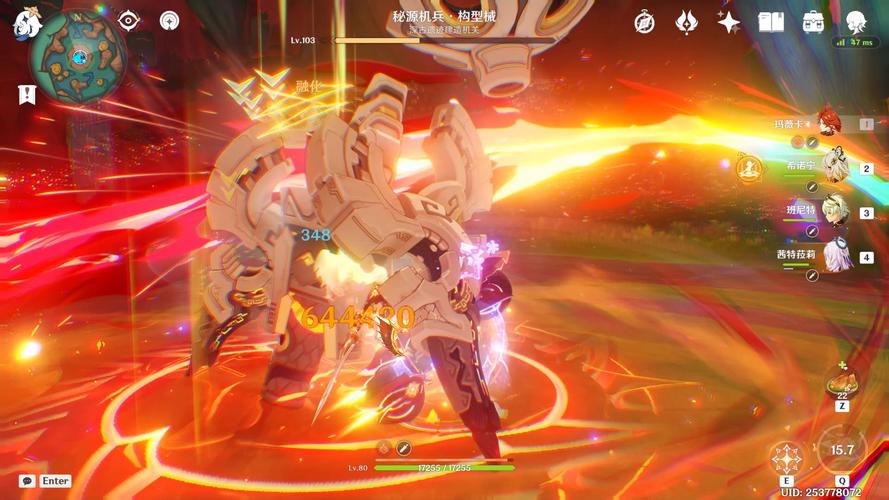Toggle the elemental sight eye icon

(x=129, y=21)
